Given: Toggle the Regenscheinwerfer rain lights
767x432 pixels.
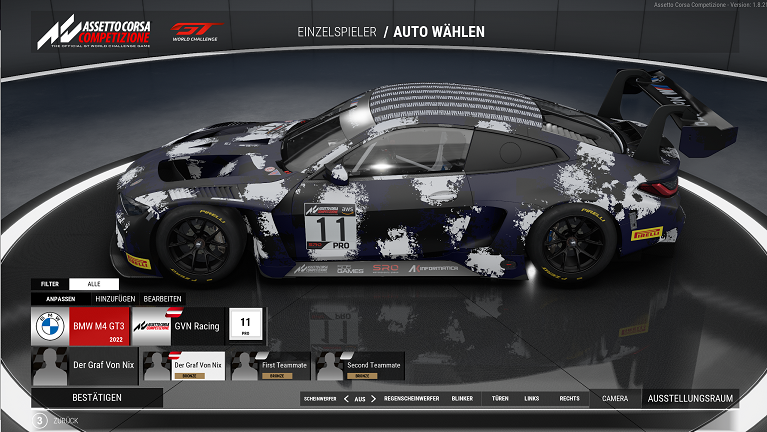Looking at the screenshot, I should 413,398.
